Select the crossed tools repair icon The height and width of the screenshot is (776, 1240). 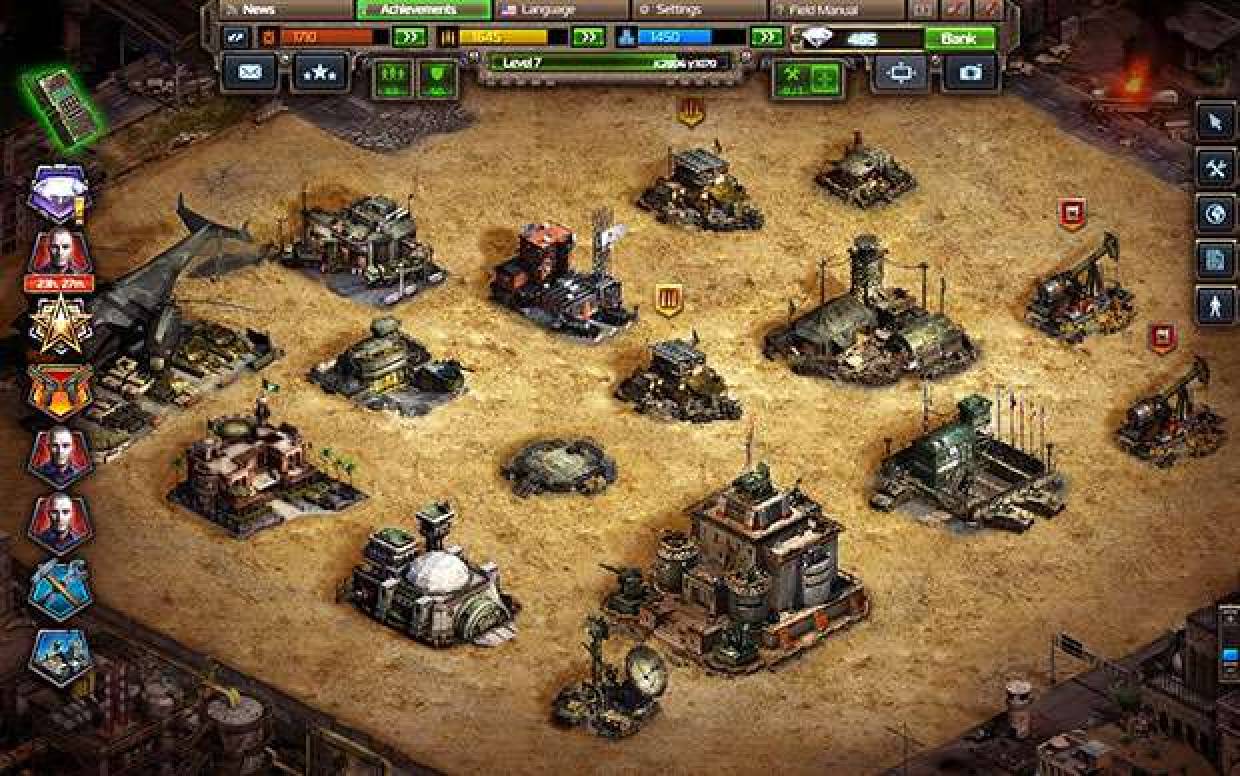point(1216,168)
